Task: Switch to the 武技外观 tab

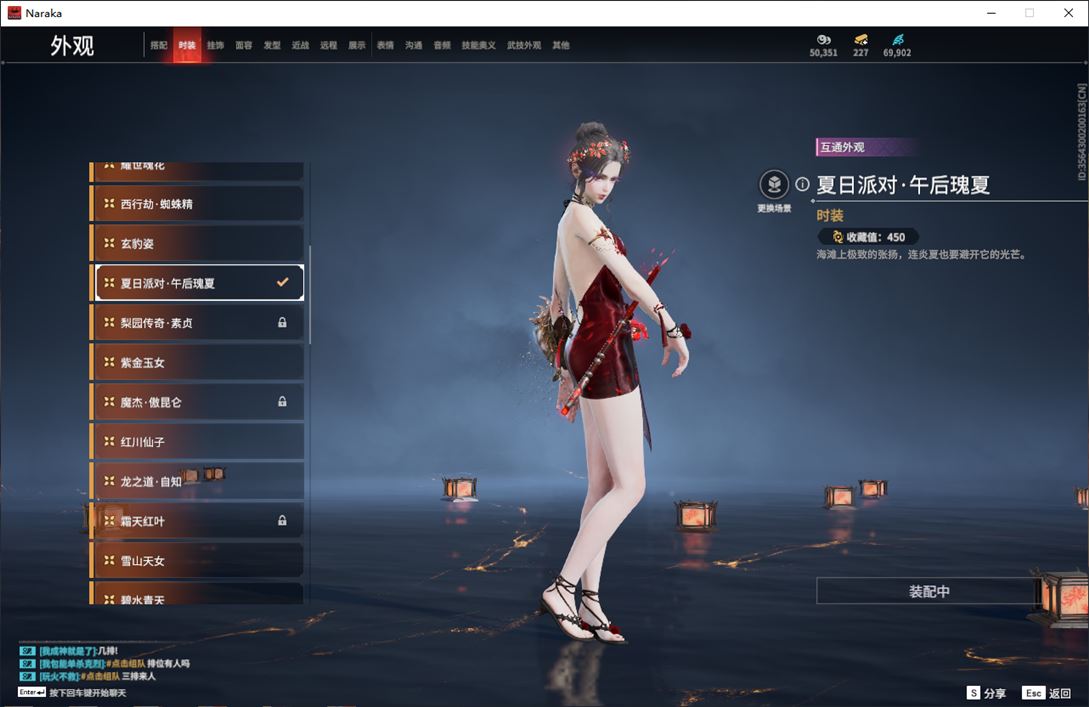Action: coord(523,46)
